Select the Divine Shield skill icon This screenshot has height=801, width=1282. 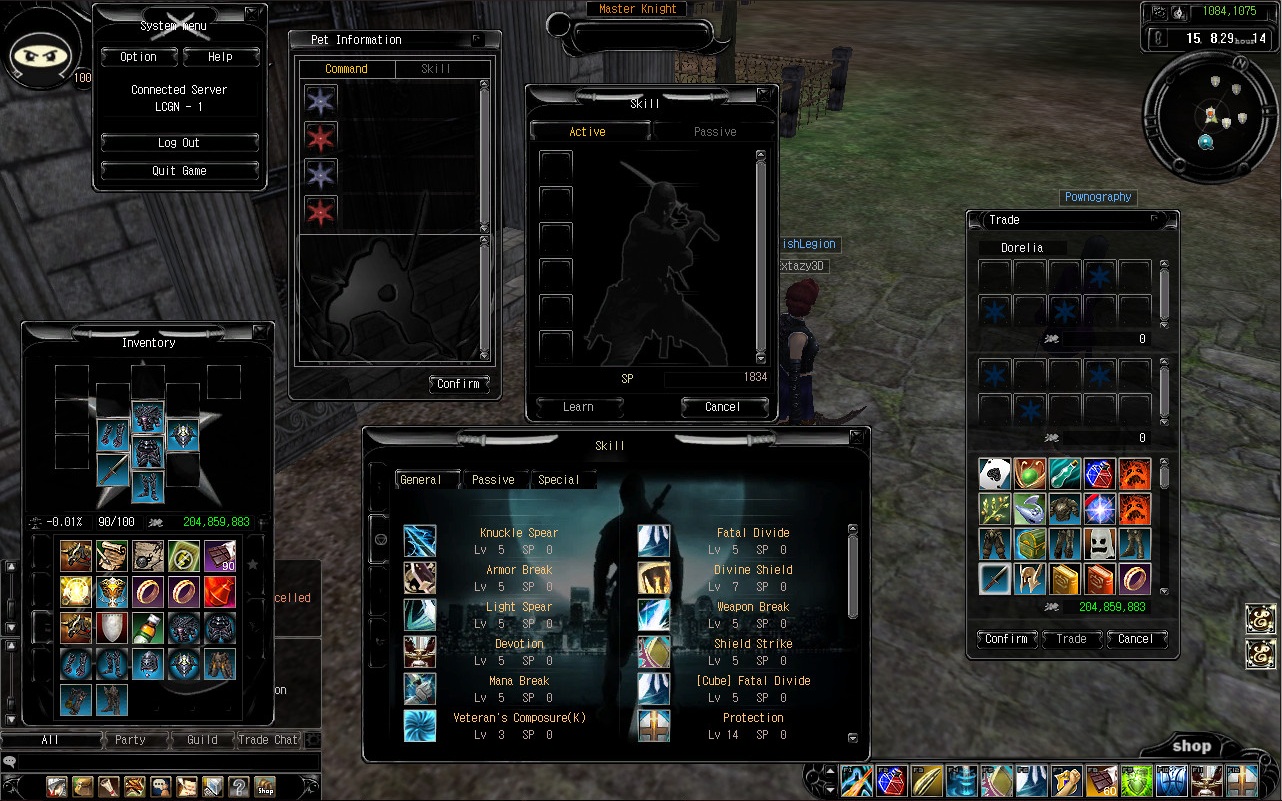coord(654,578)
